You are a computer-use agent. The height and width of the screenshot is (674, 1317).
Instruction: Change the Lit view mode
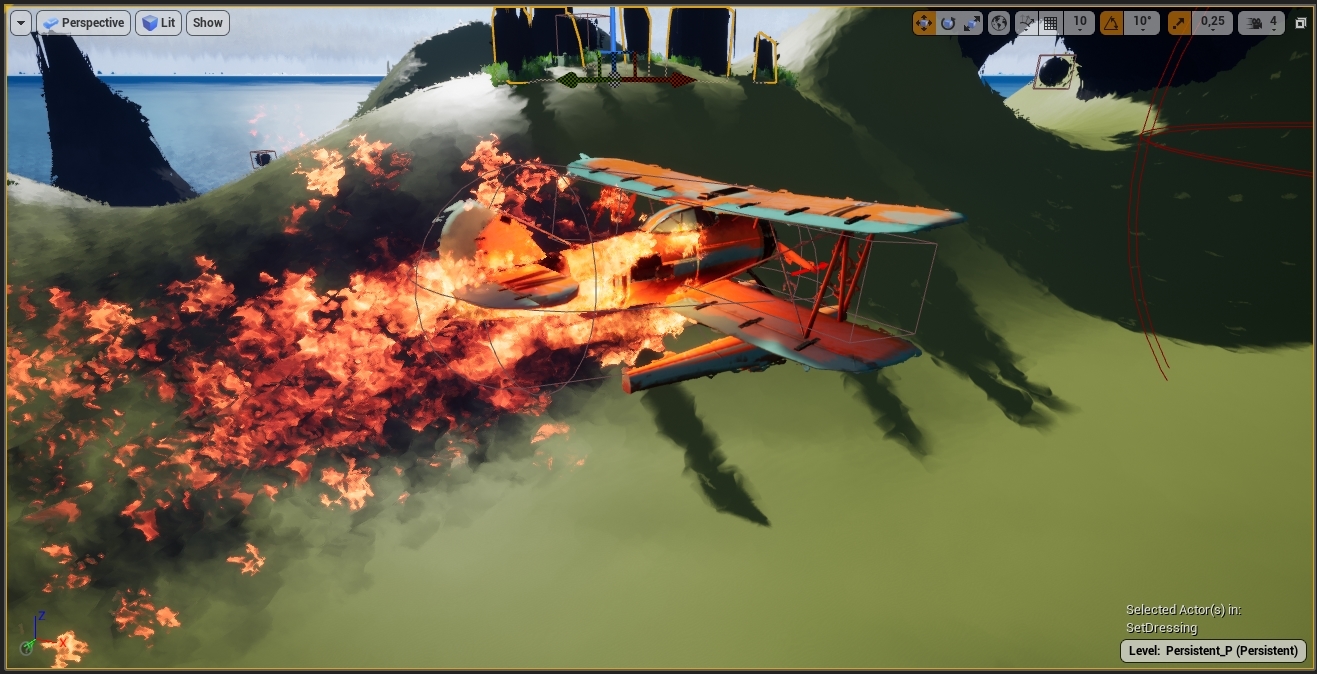(x=158, y=23)
